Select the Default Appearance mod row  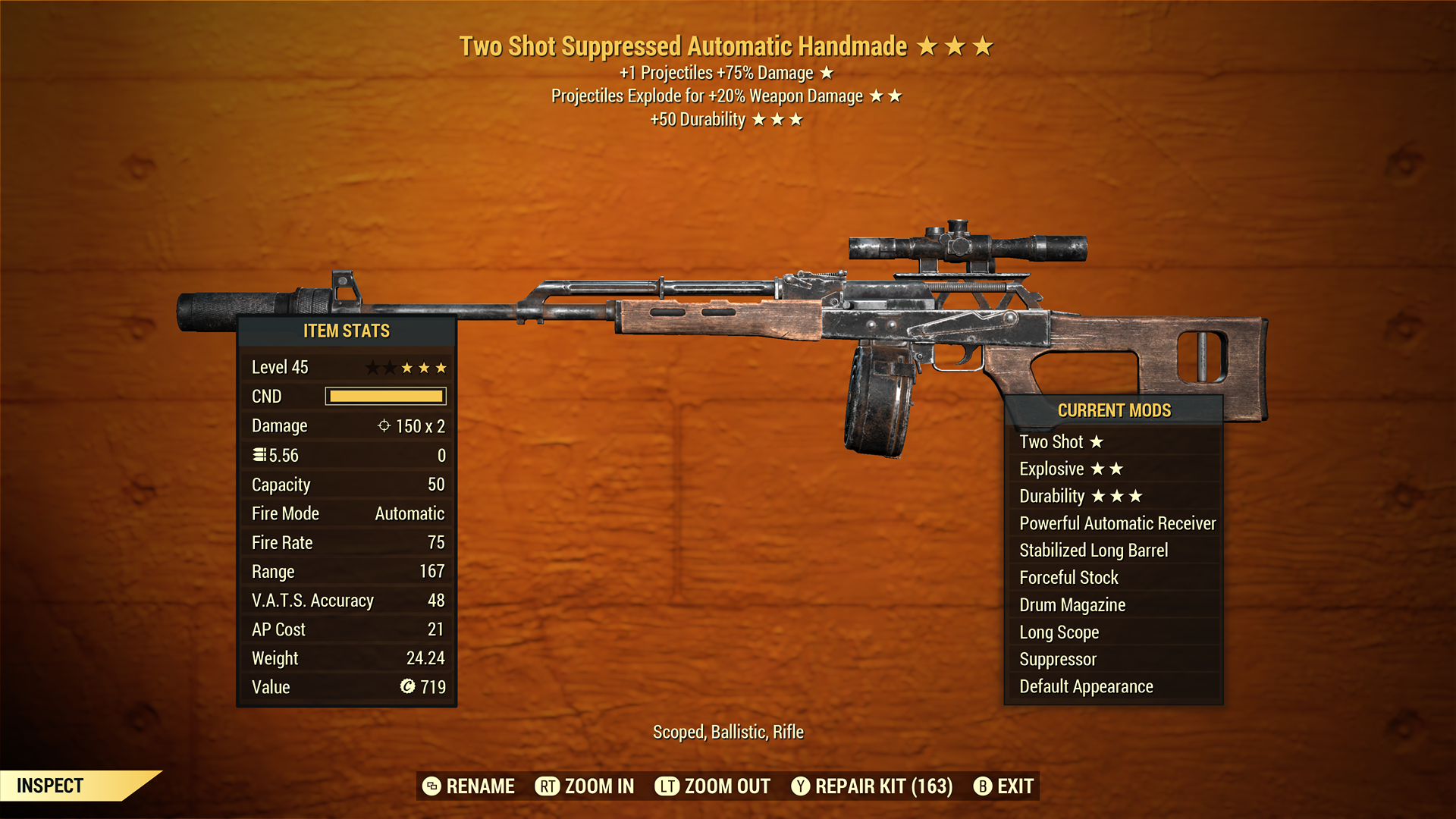click(1085, 687)
